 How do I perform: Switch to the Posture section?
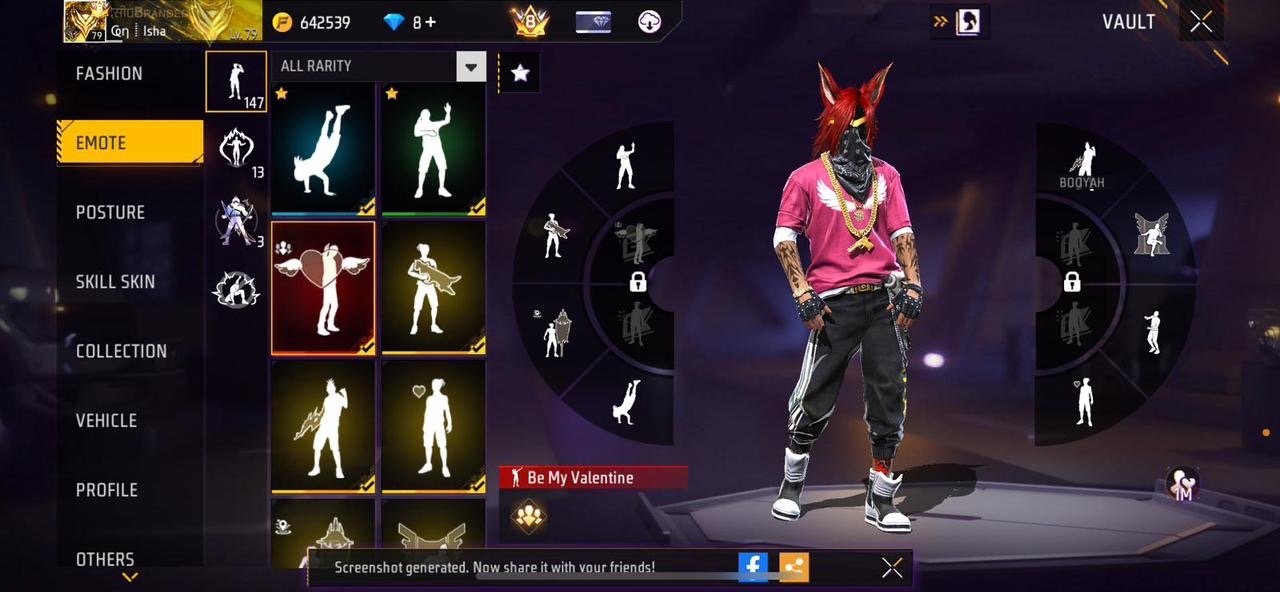(x=110, y=212)
